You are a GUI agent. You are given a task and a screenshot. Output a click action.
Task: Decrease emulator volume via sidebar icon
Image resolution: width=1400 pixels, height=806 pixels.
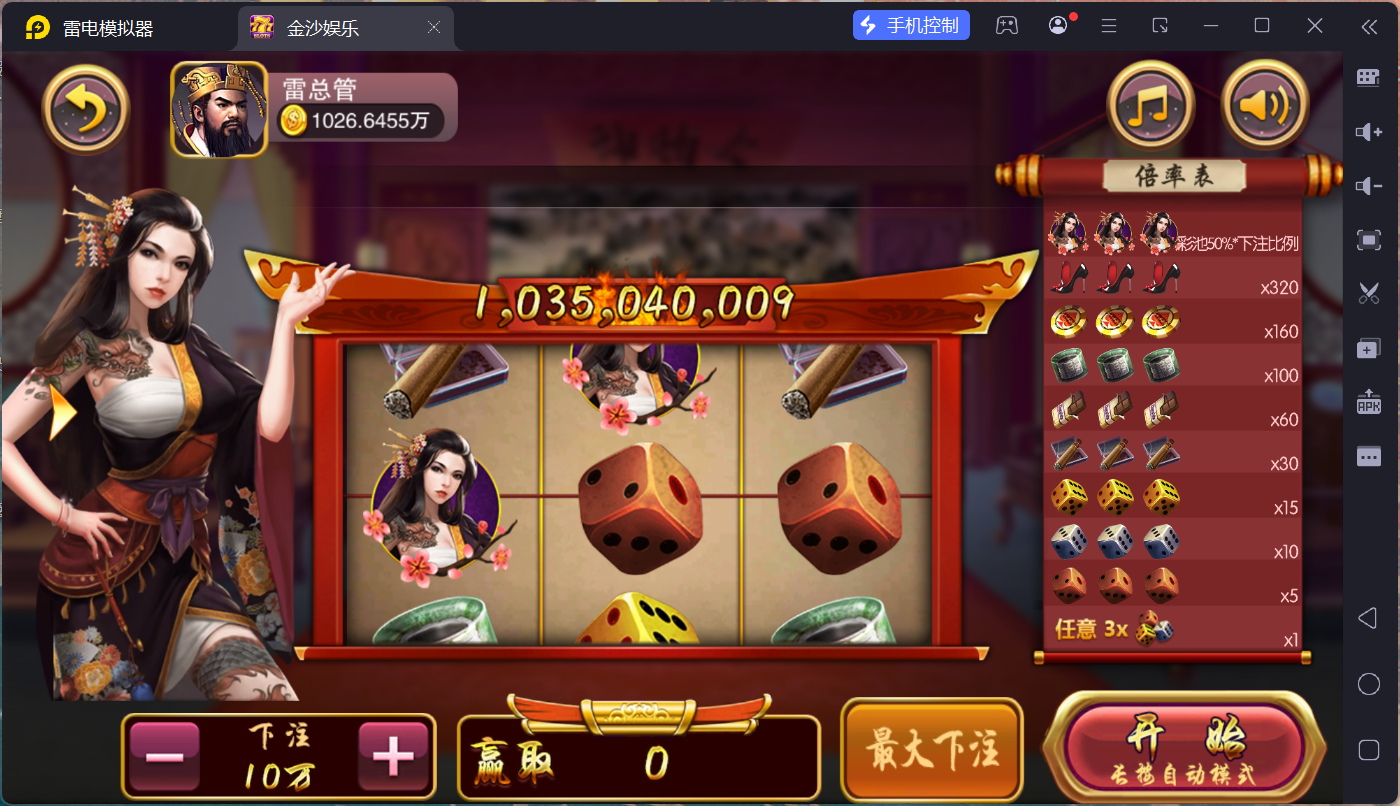tap(1370, 185)
